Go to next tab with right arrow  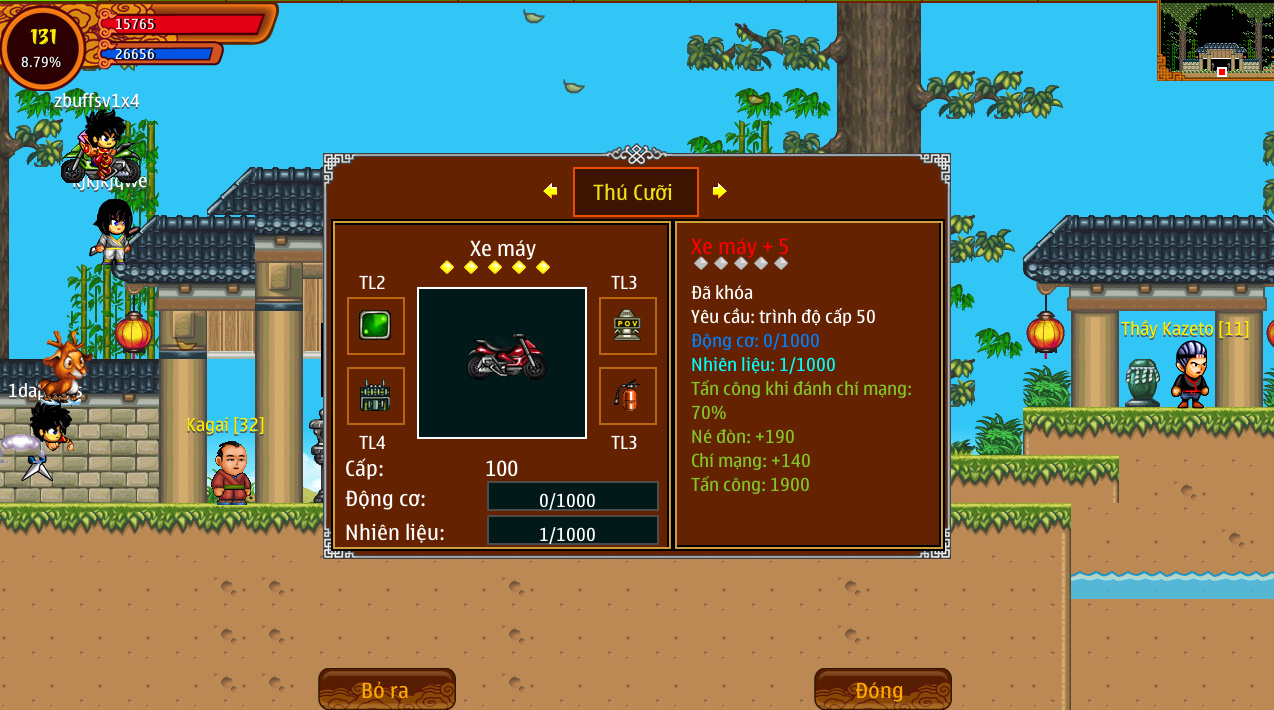719,191
